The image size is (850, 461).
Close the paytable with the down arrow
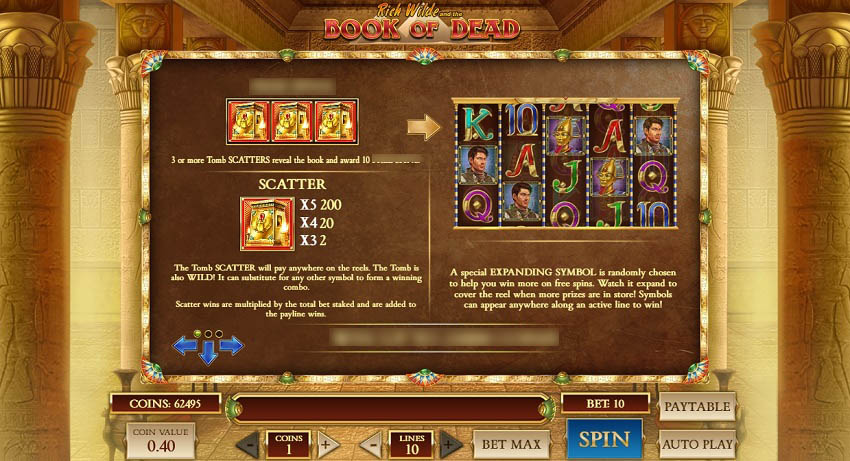[x=208, y=352]
